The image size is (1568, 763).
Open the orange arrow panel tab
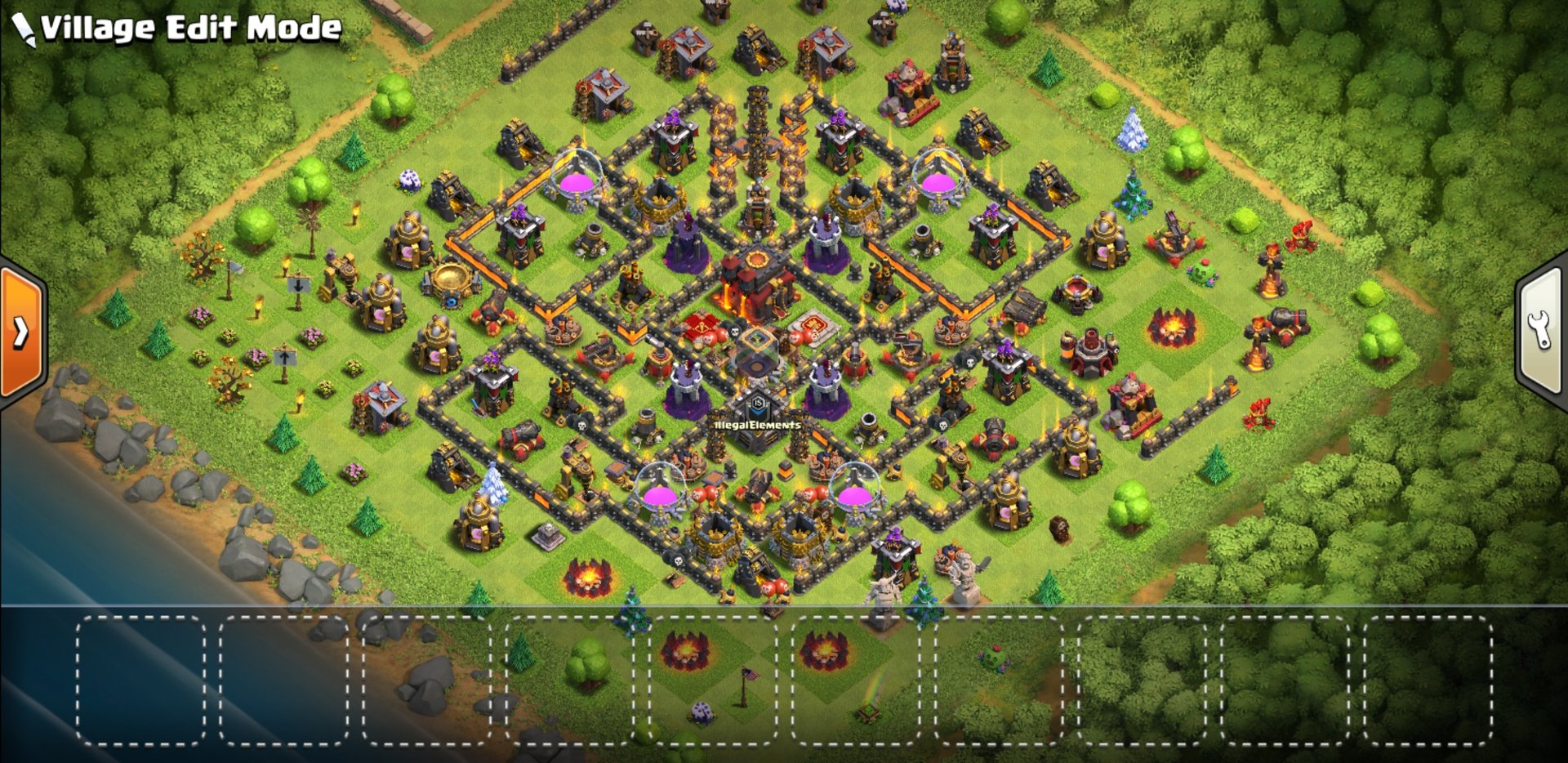click(21, 331)
